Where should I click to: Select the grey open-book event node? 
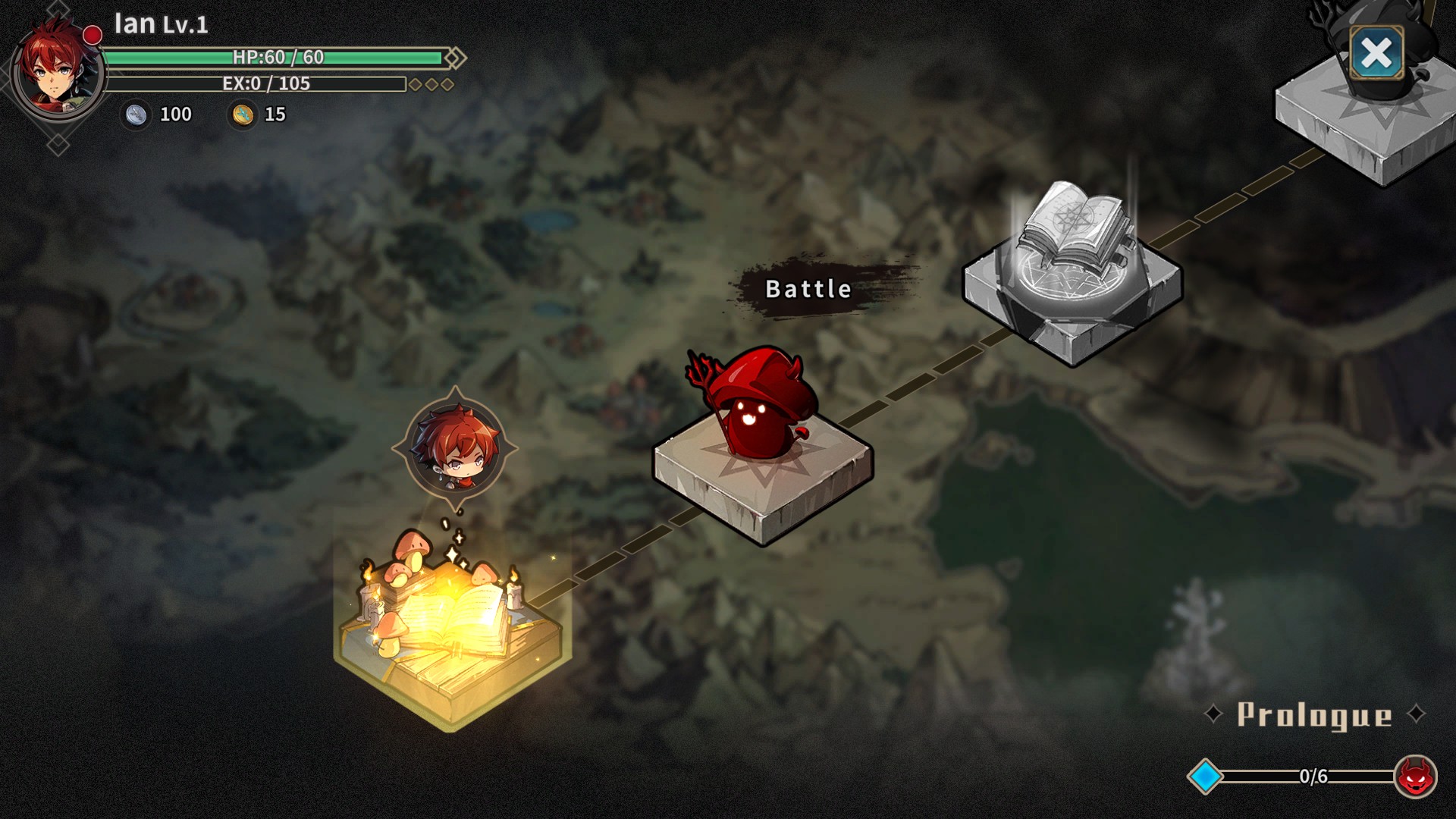pyautogui.click(x=1072, y=265)
